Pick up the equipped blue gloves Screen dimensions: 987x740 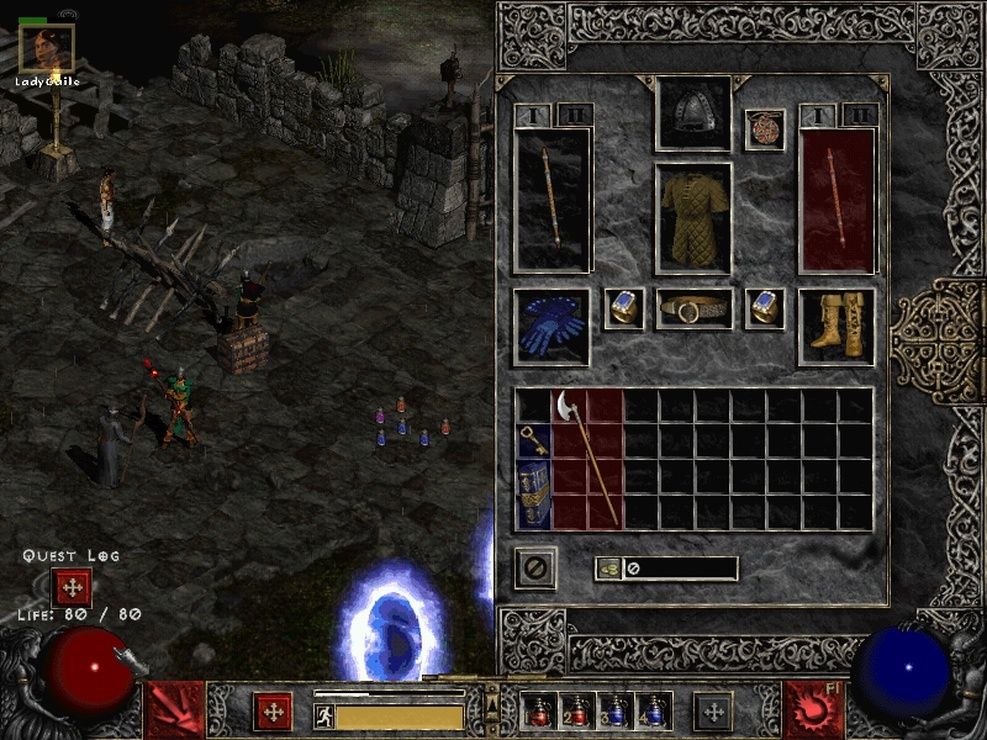coord(551,327)
